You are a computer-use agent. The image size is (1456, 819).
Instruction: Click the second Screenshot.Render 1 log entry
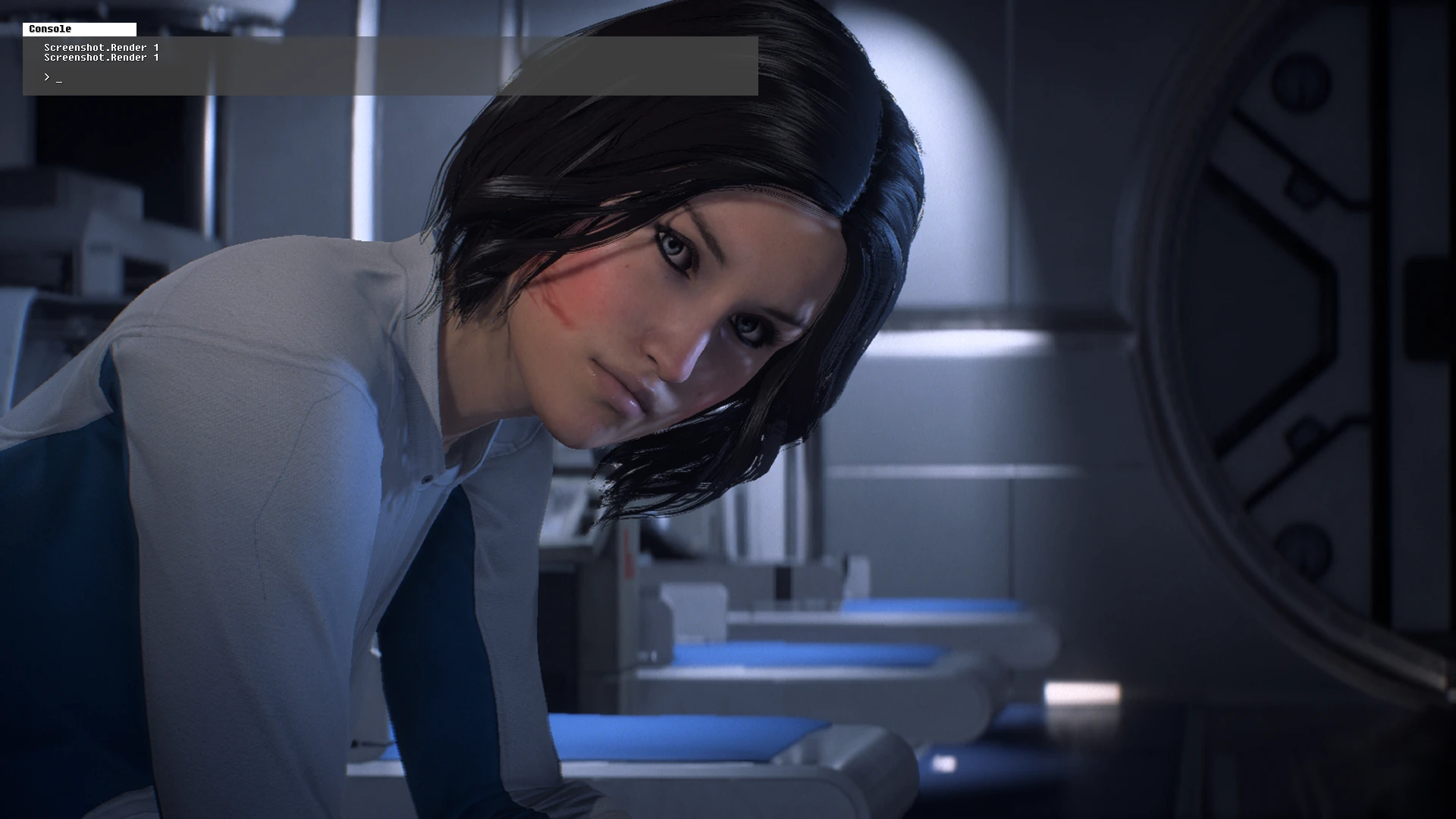click(x=101, y=57)
